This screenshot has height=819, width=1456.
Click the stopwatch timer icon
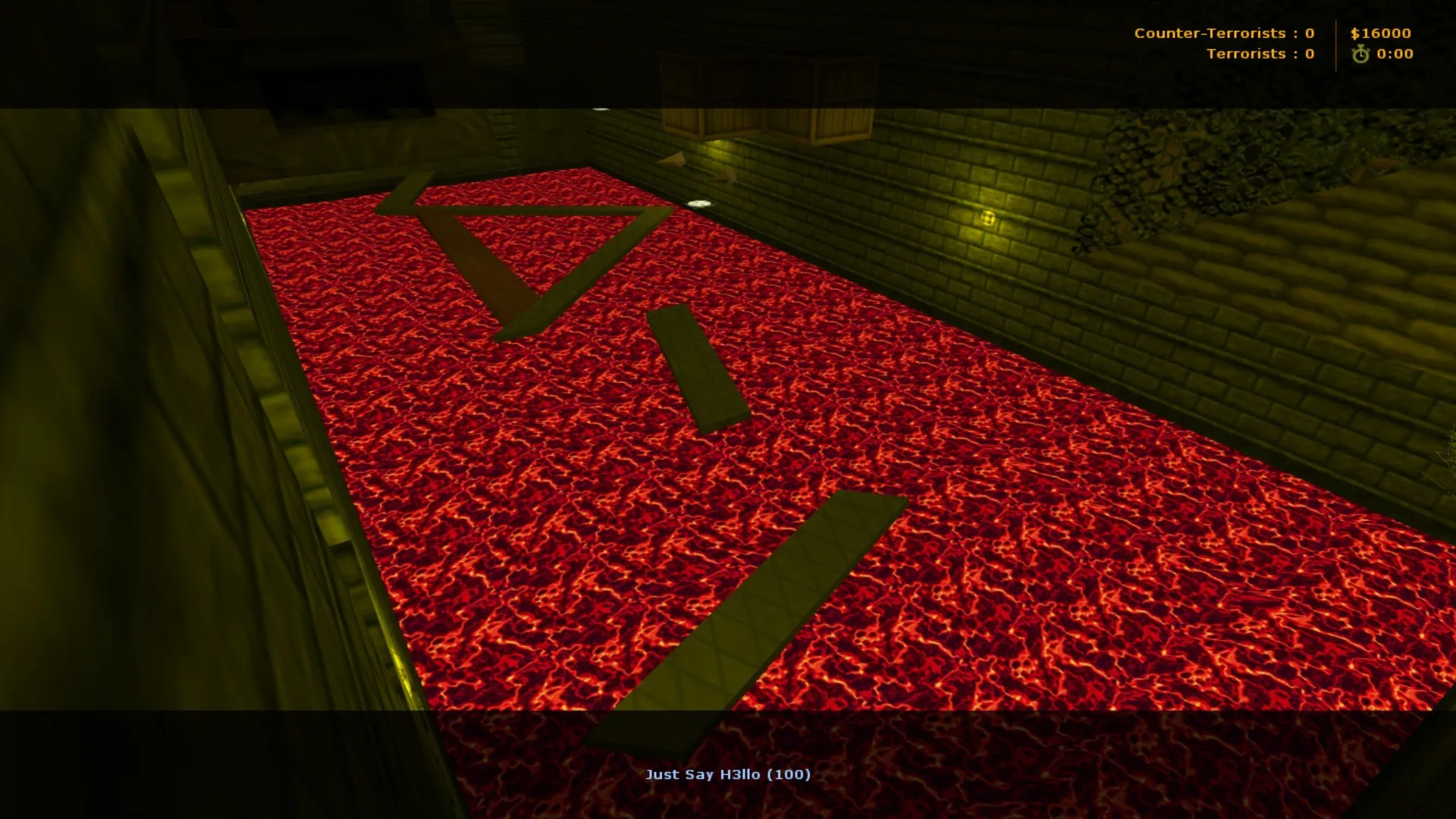coord(1360,54)
